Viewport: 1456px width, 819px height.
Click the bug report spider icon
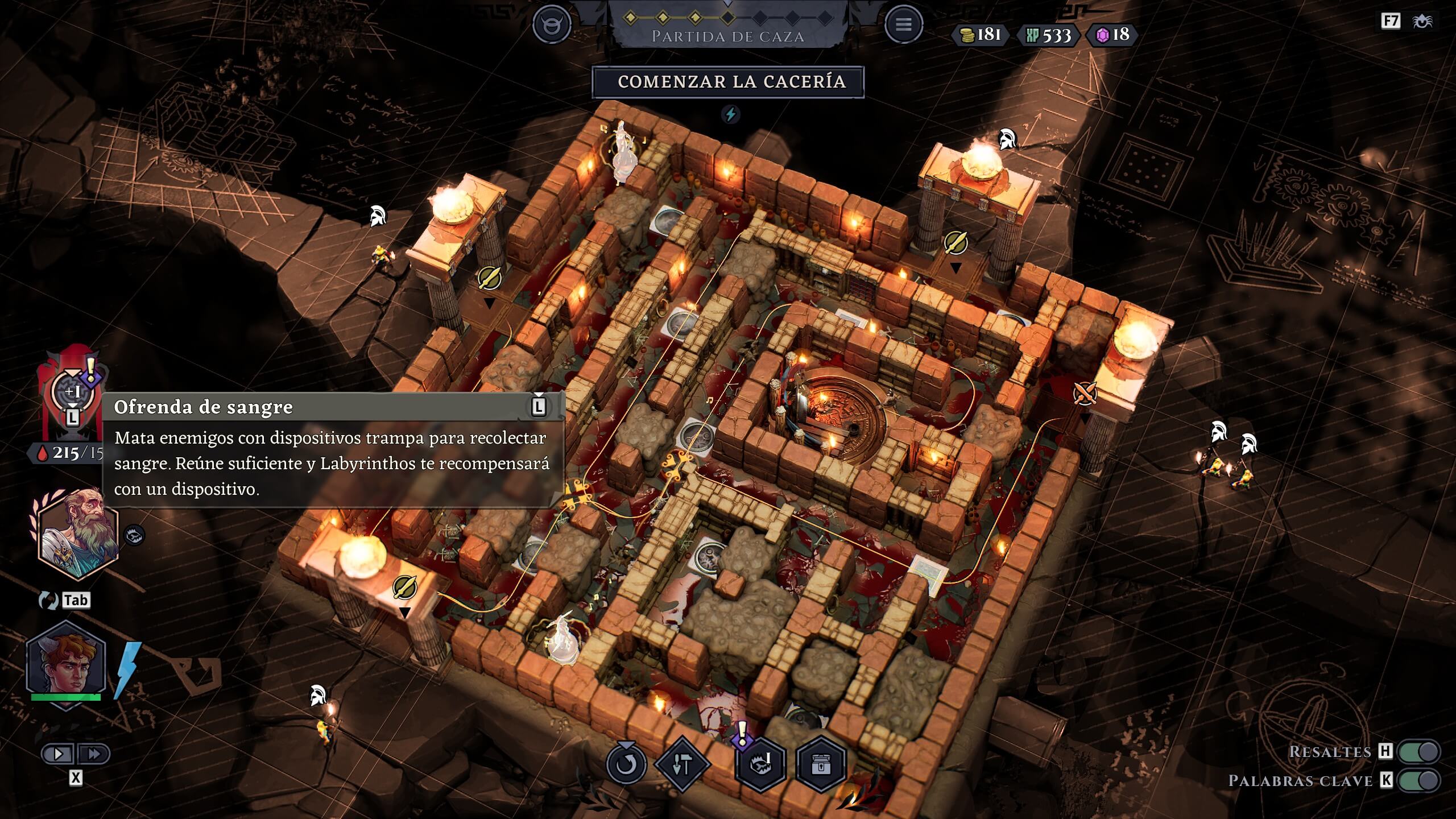(1422, 22)
